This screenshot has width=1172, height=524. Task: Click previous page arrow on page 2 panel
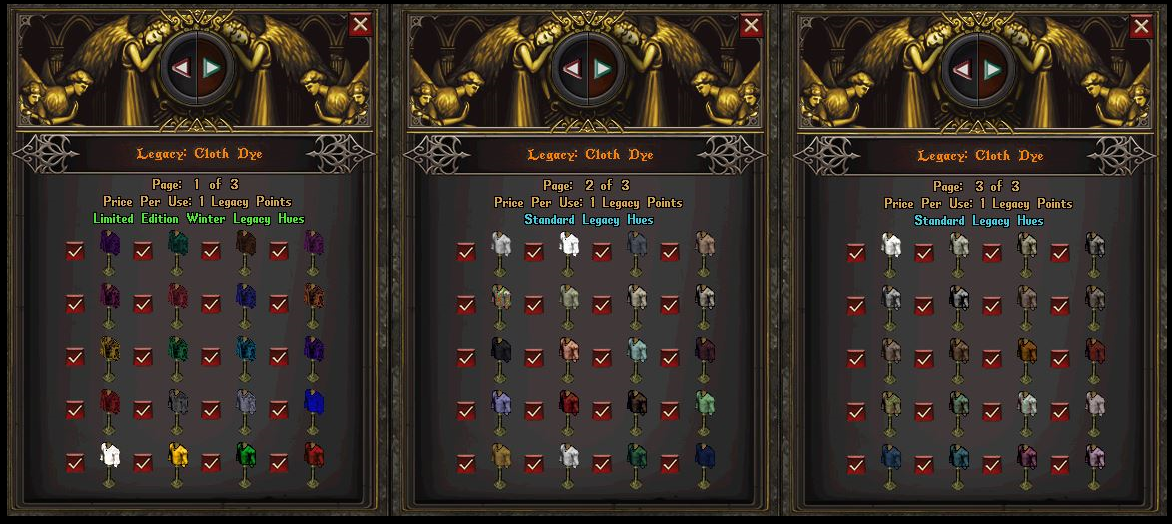(x=573, y=68)
